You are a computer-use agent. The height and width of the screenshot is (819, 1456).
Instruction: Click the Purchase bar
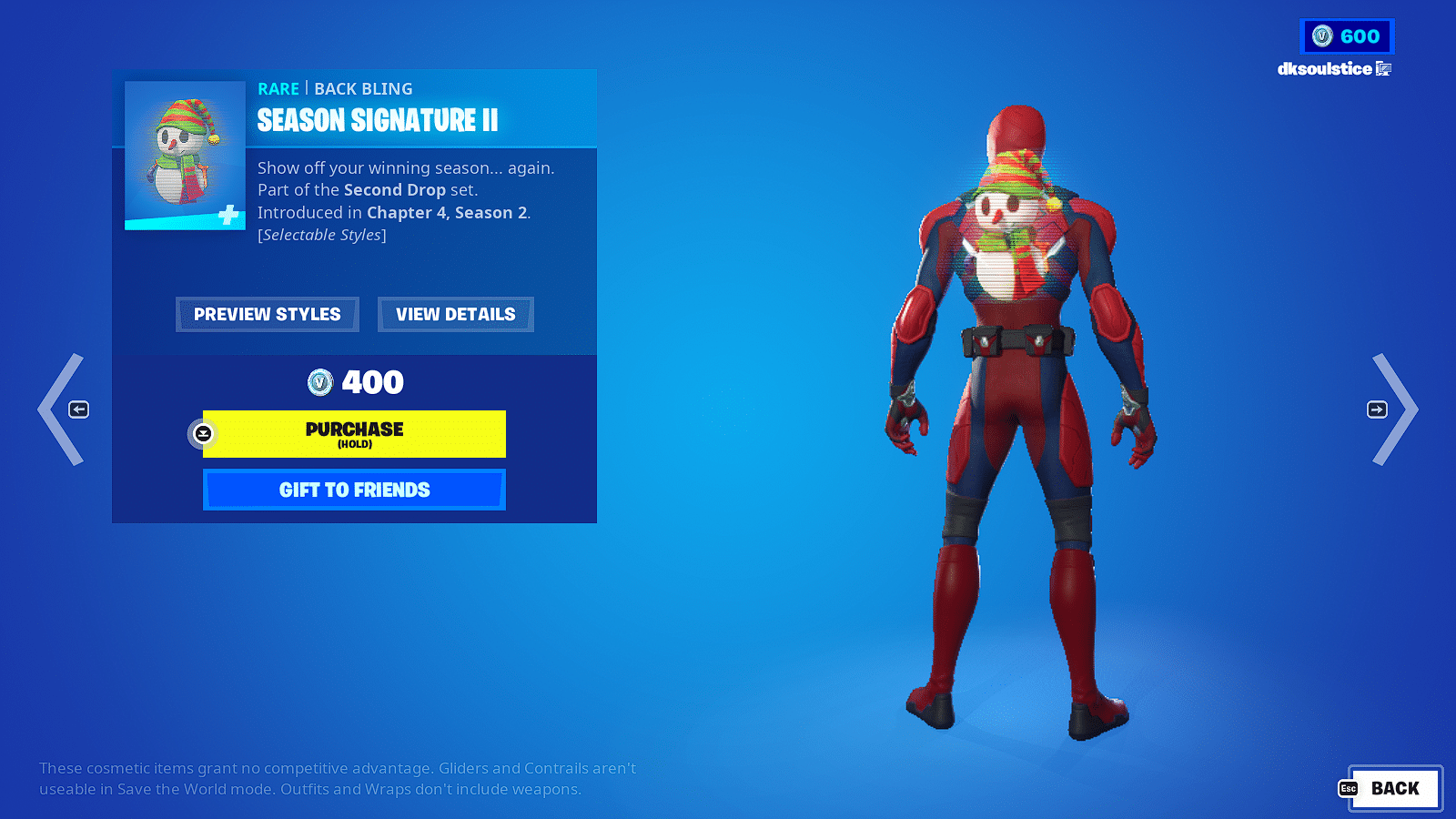tap(355, 434)
